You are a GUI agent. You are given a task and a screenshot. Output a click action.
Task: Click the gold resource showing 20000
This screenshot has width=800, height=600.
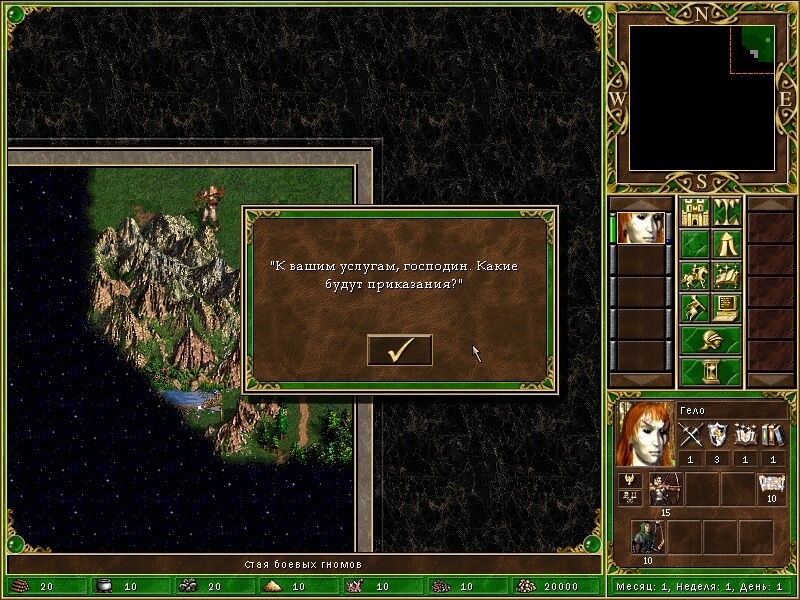click(549, 587)
